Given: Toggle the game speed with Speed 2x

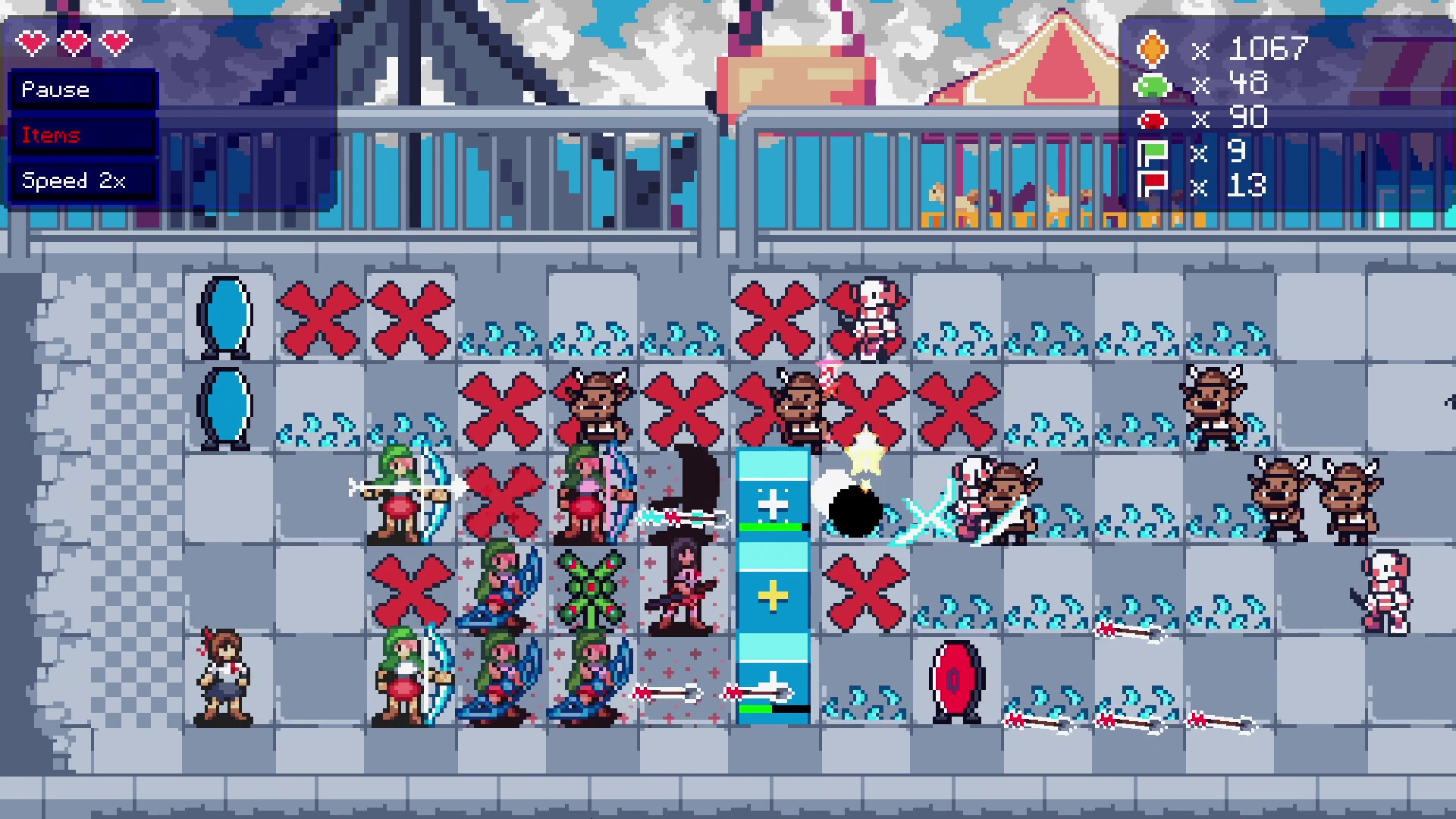Looking at the screenshot, I should coord(82,180).
